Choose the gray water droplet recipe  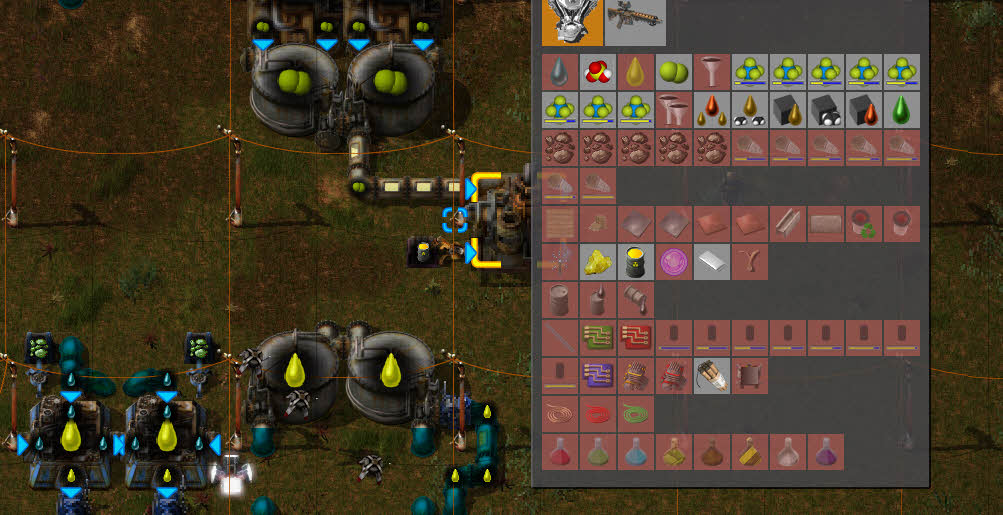tap(560, 72)
